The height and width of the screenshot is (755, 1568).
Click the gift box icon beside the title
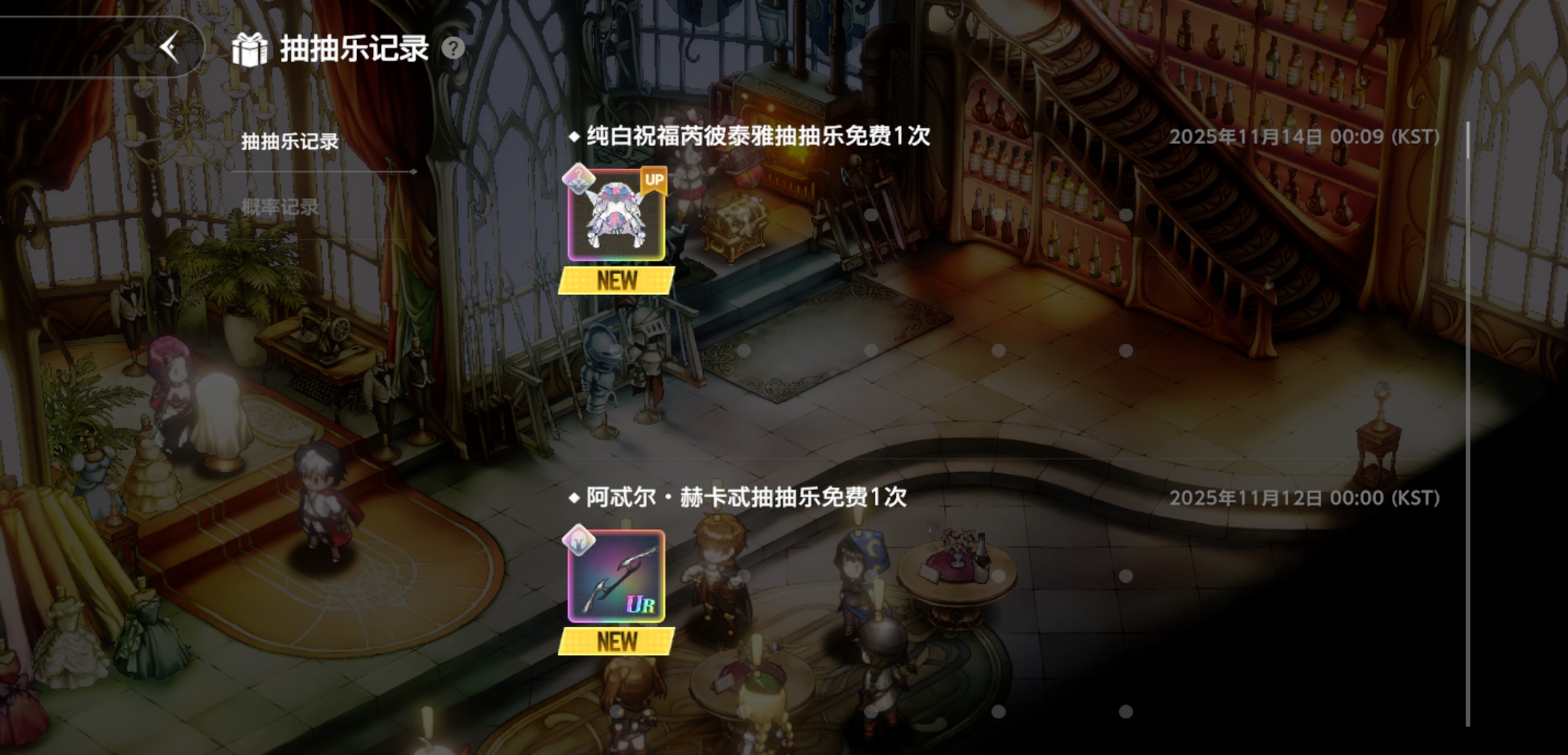(251, 49)
